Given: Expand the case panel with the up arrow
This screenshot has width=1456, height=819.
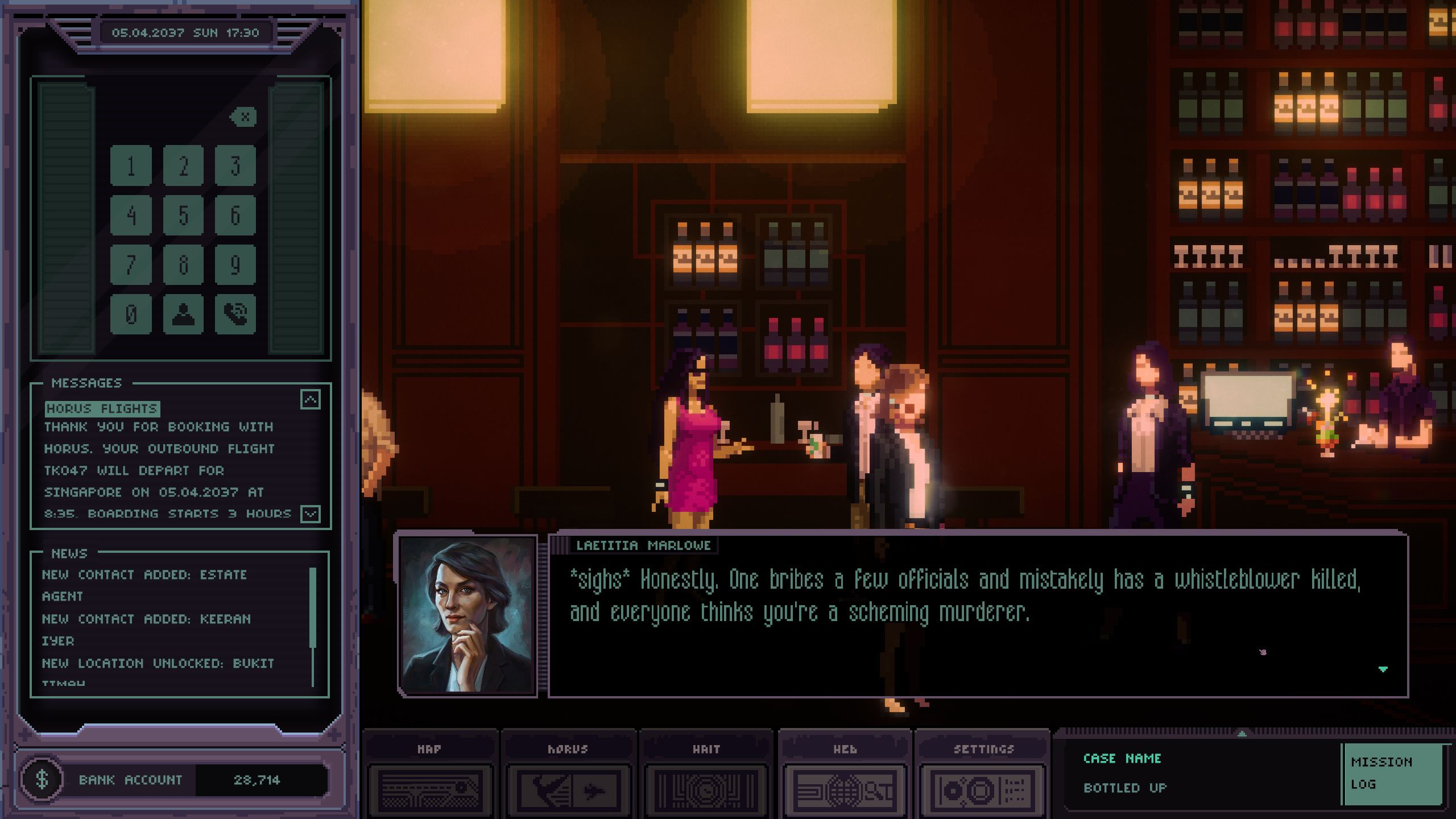Looking at the screenshot, I should tap(1242, 734).
